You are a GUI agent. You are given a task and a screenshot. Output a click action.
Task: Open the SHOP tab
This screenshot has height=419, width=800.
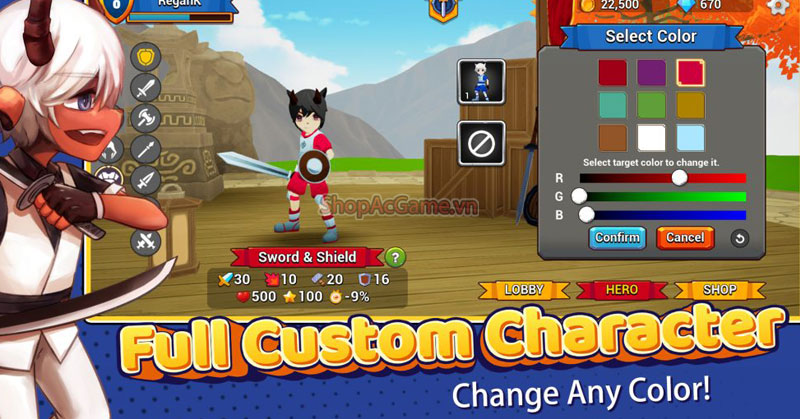tap(719, 290)
